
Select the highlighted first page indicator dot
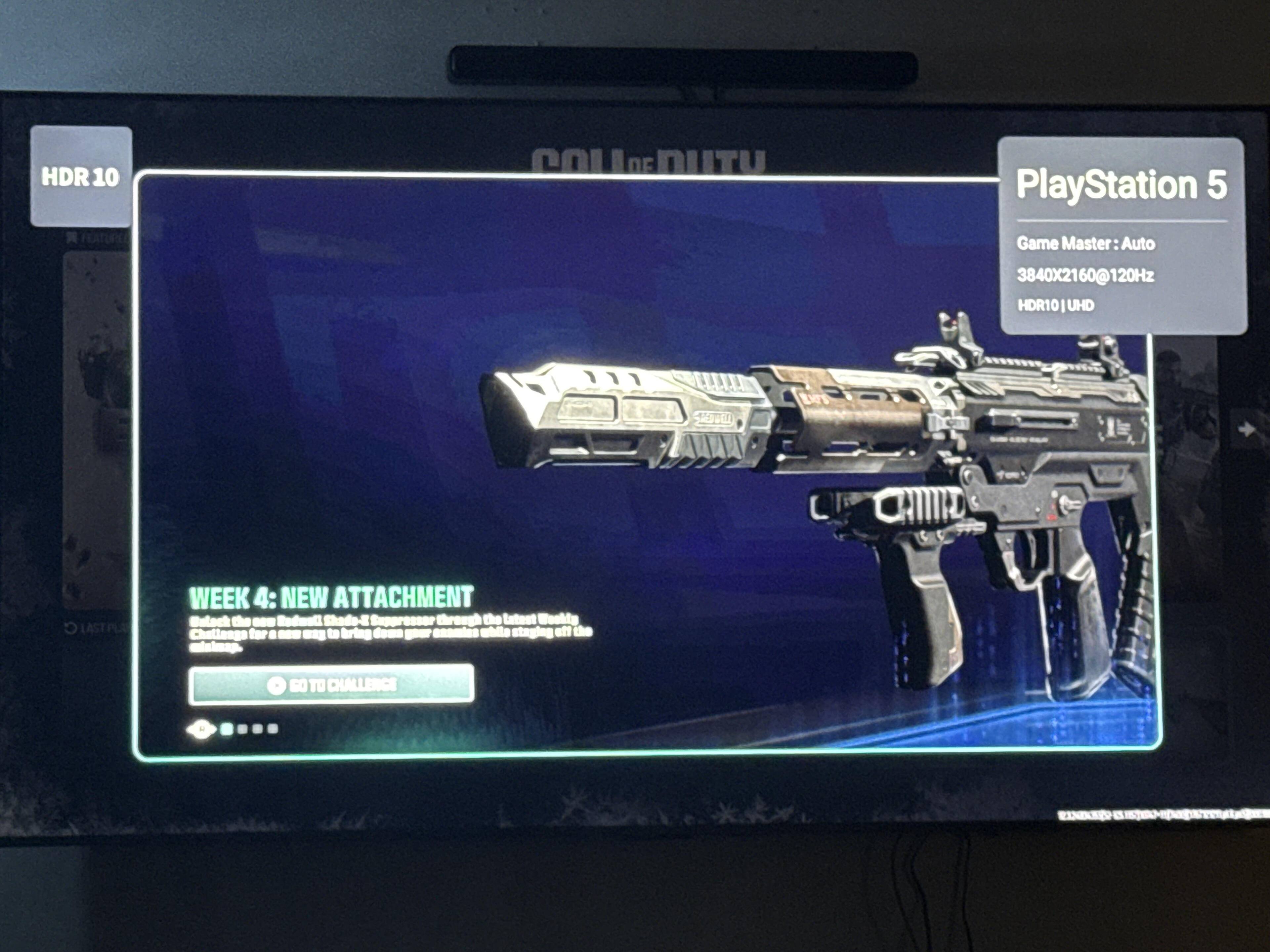pos(227,729)
